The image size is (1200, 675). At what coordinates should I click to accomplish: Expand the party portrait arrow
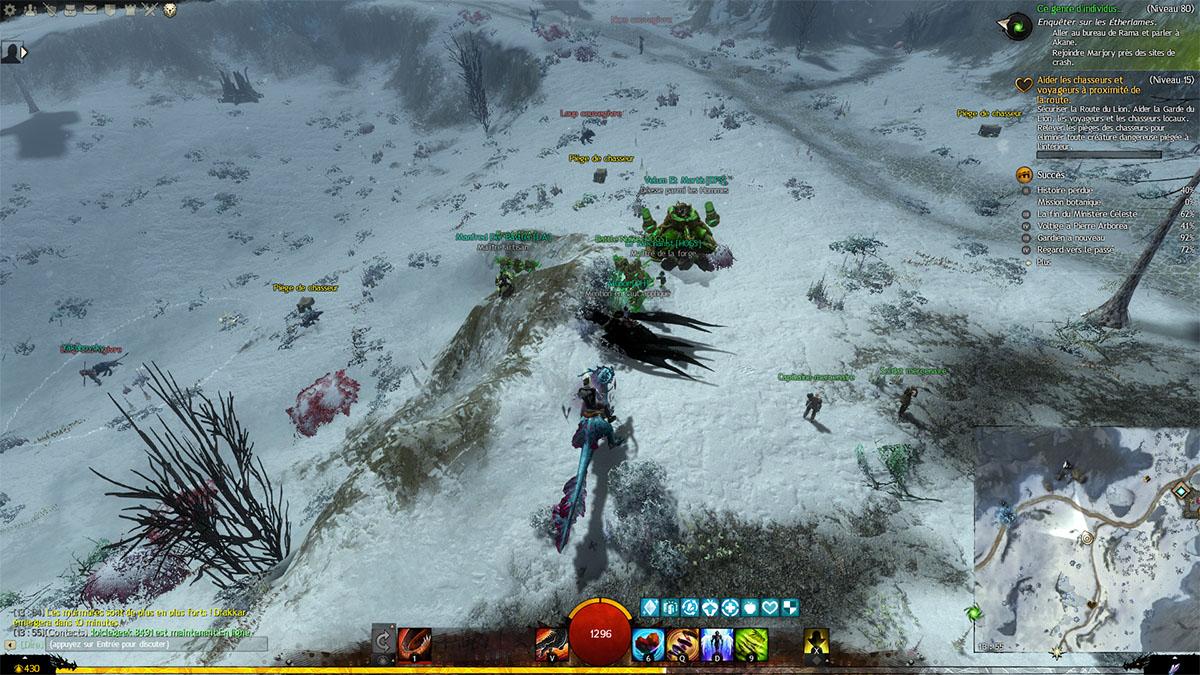(24, 52)
